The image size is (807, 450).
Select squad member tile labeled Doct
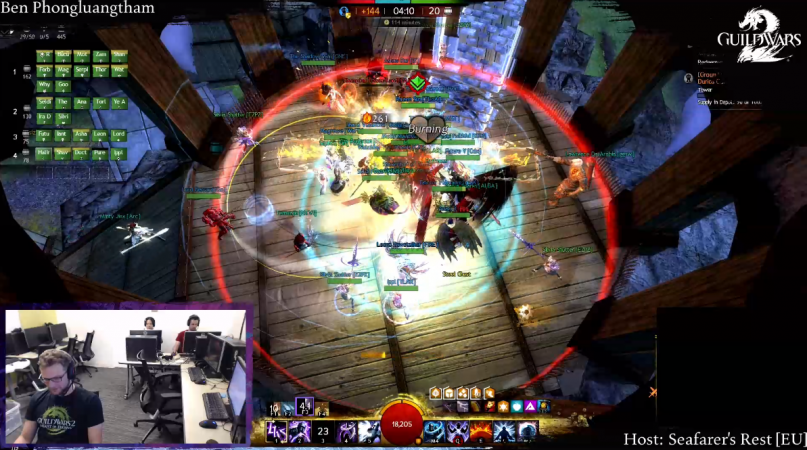81,153
